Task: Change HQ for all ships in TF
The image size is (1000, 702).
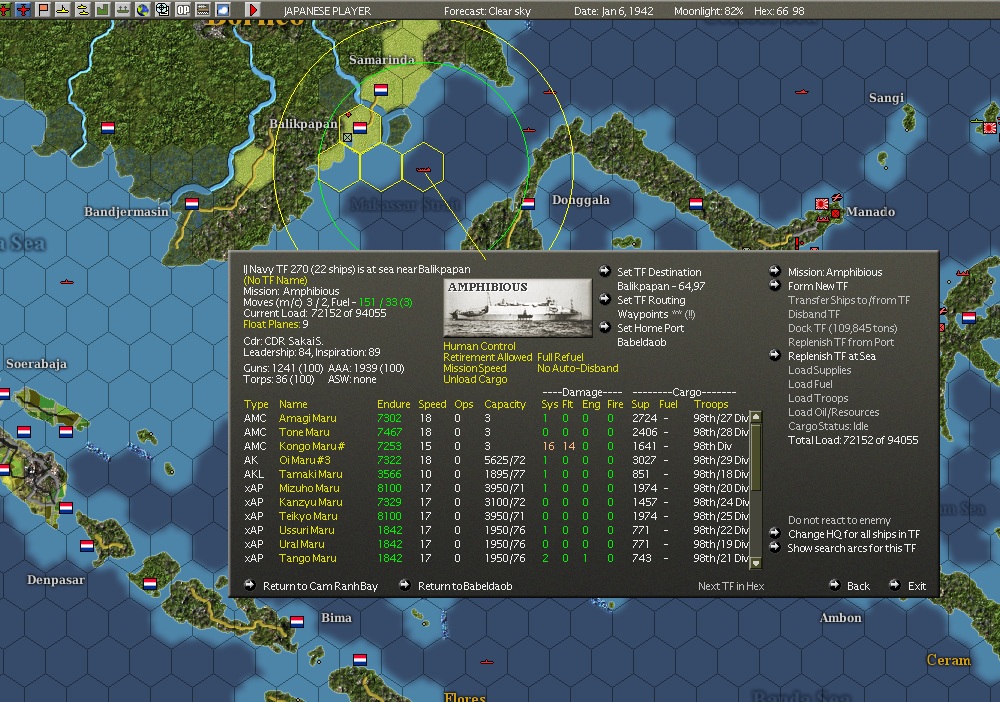Action: coord(853,534)
